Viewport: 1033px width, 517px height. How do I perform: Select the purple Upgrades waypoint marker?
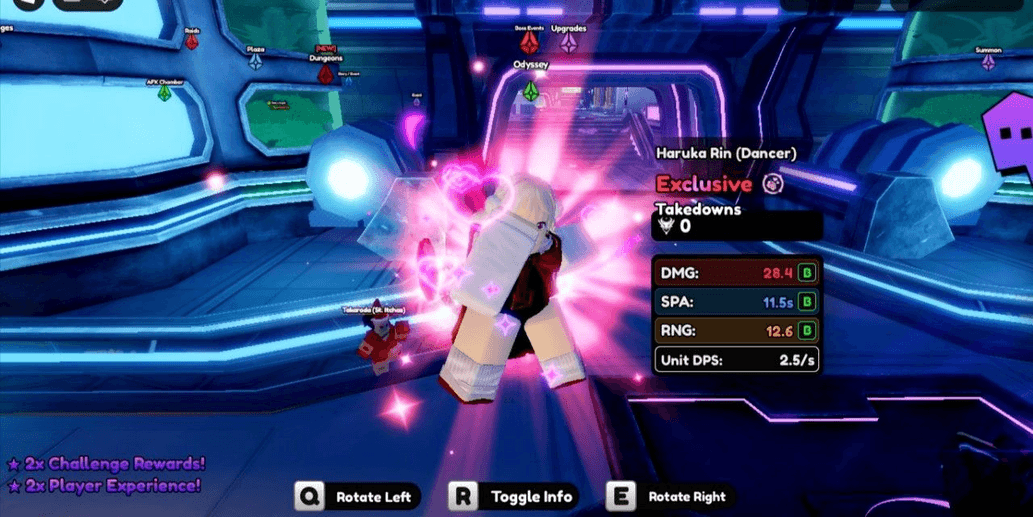[x=569, y=43]
